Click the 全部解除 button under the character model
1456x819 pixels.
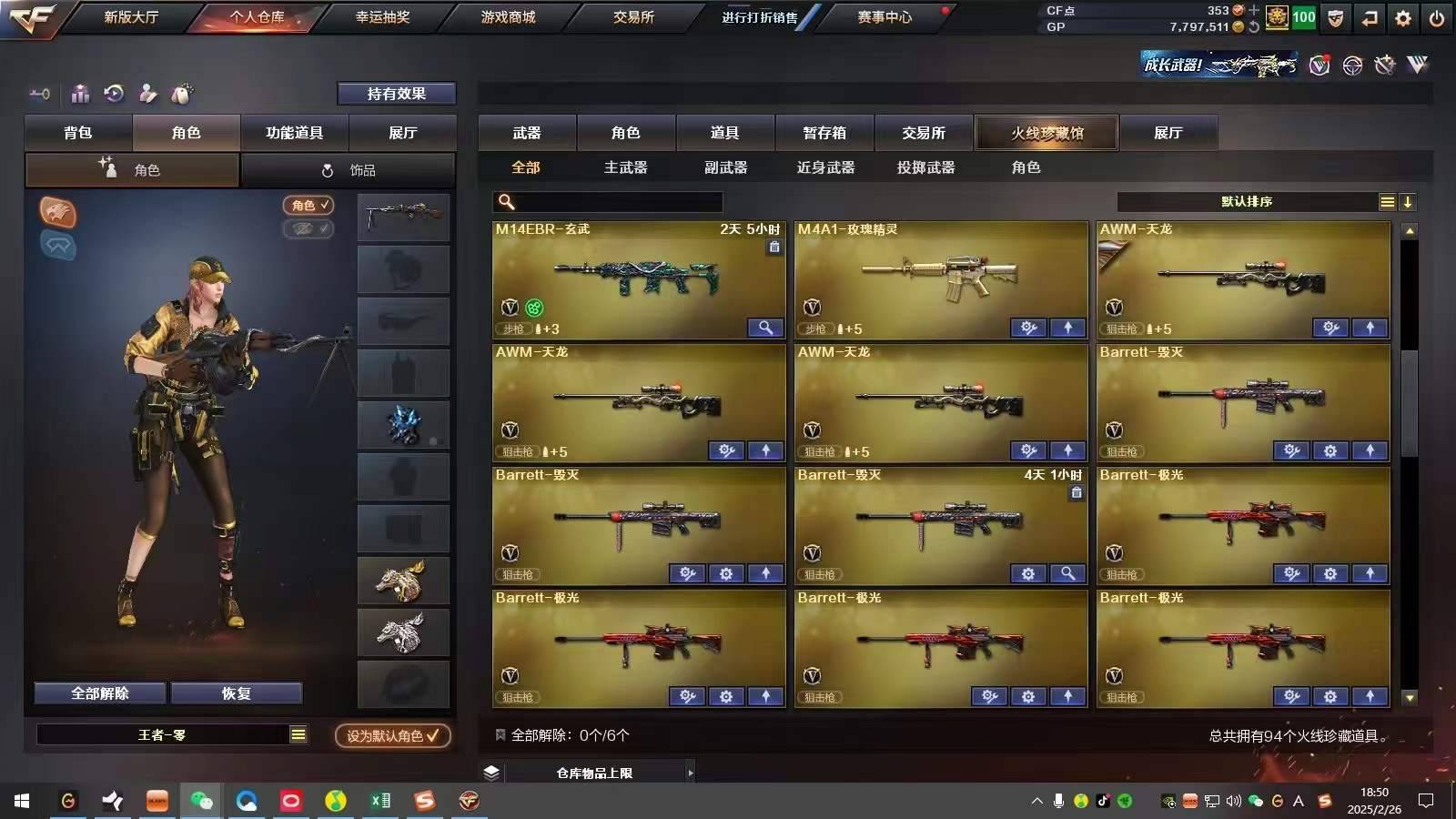tap(99, 693)
